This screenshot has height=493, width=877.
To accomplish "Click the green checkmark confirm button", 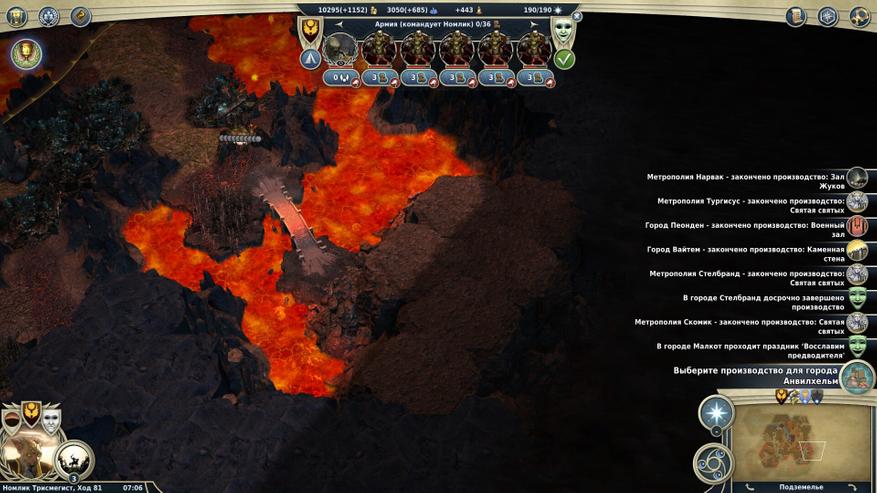I will tap(564, 59).
